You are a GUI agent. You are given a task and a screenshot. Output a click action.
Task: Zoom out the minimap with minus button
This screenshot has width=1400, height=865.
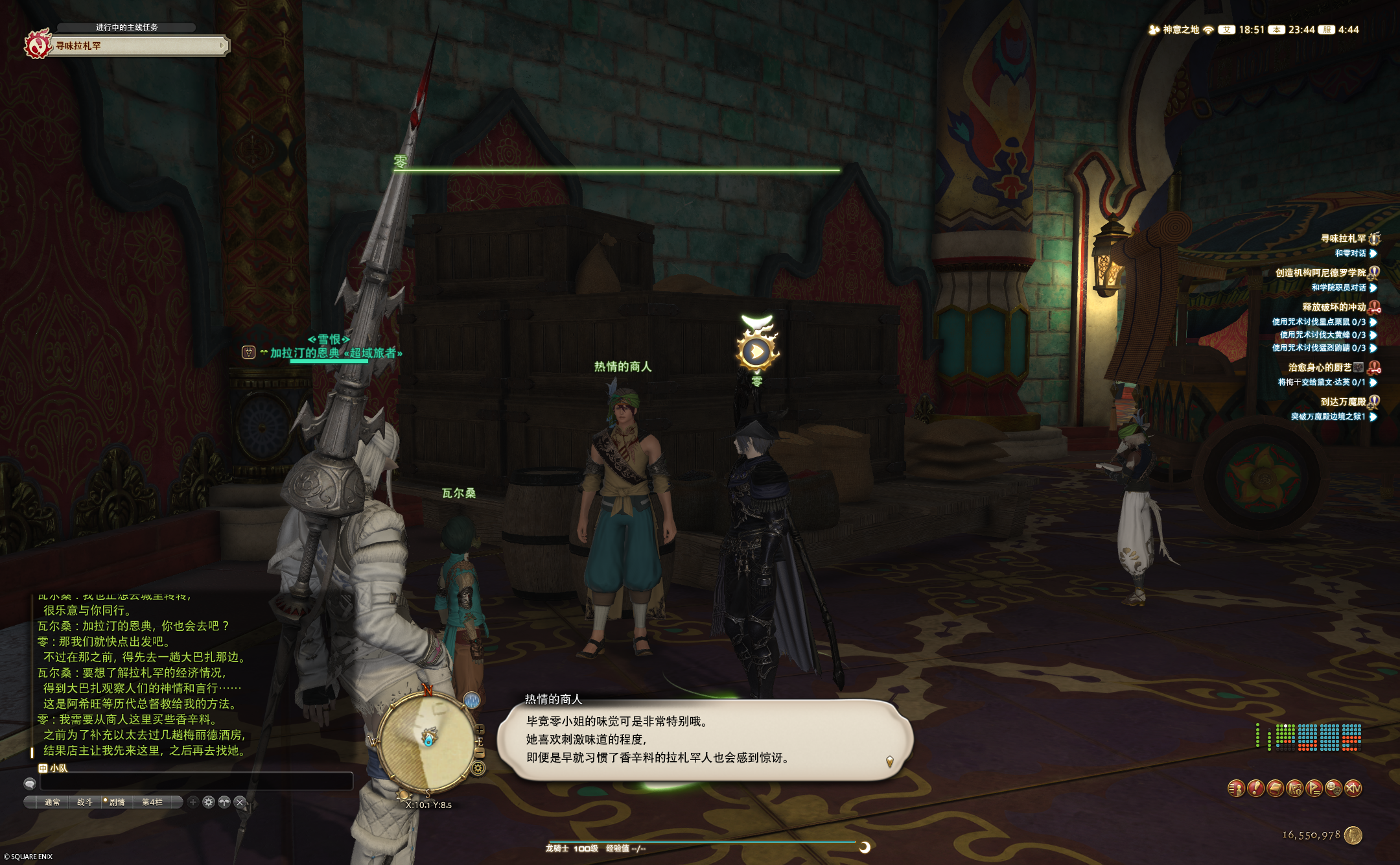tap(480, 753)
